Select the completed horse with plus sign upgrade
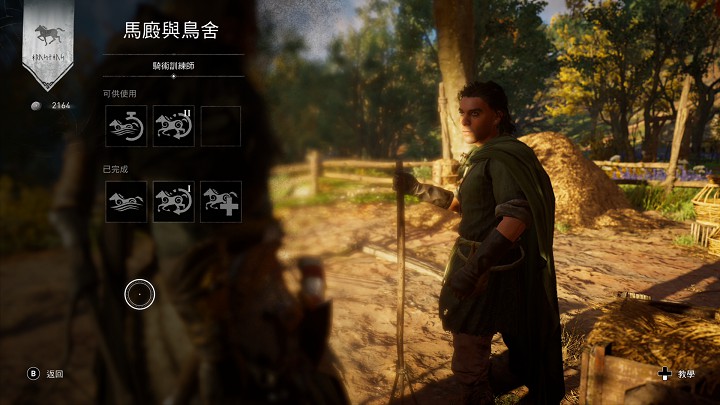The image size is (720, 405). [220, 201]
